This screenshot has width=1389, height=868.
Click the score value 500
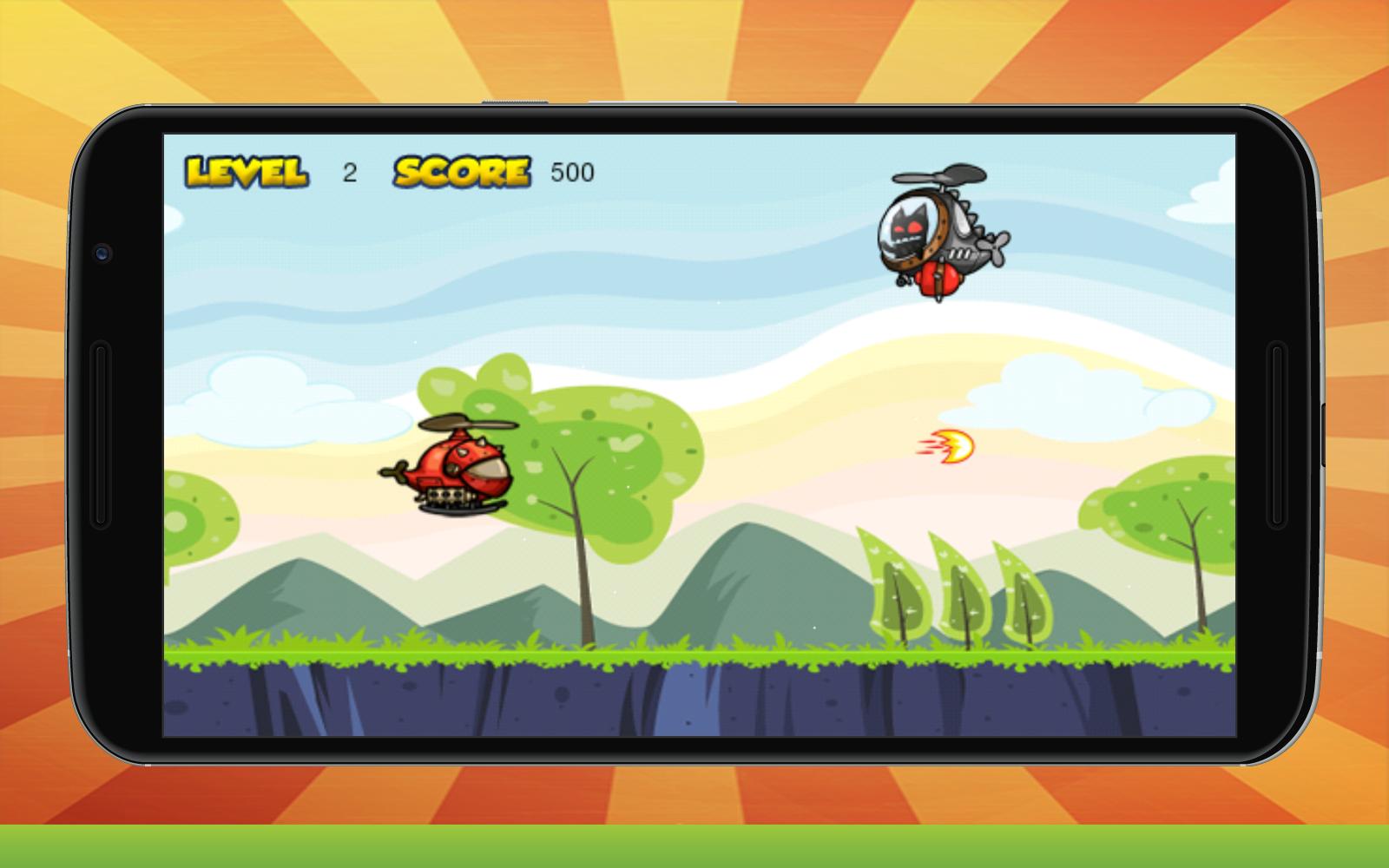(570, 171)
